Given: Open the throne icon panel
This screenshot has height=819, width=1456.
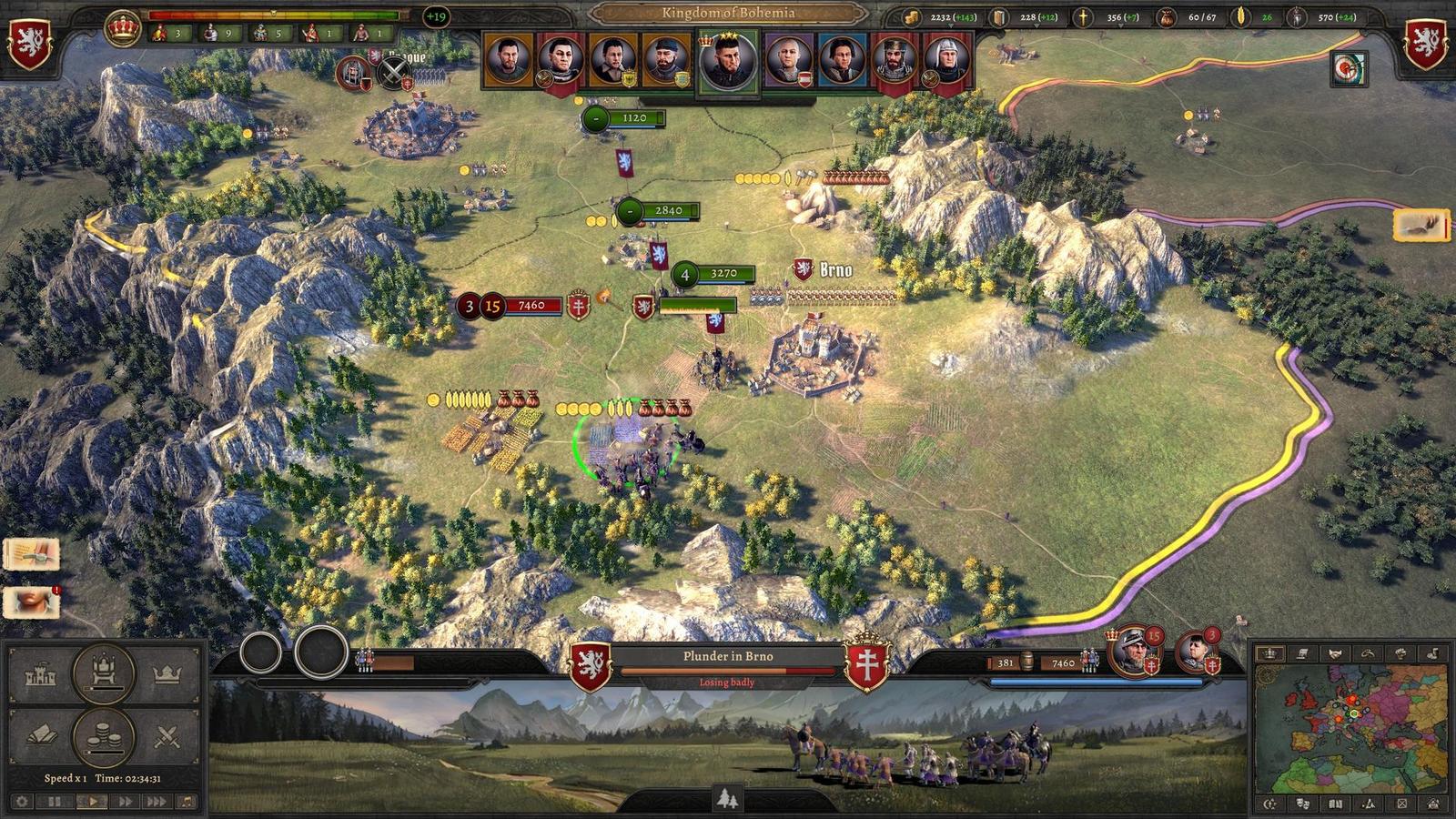Looking at the screenshot, I should click(104, 673).
